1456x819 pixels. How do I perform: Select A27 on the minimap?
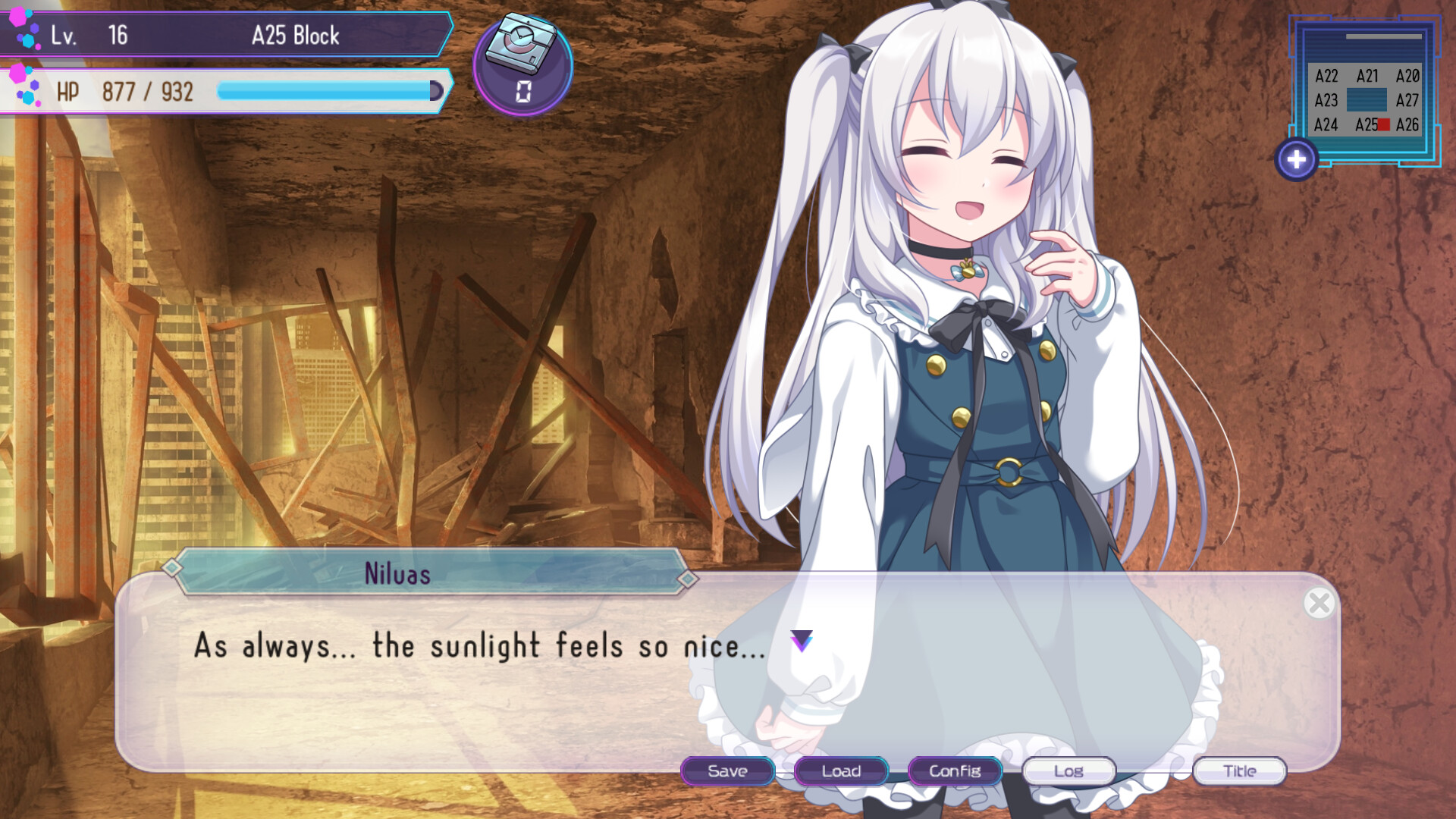click(1407, 100)
